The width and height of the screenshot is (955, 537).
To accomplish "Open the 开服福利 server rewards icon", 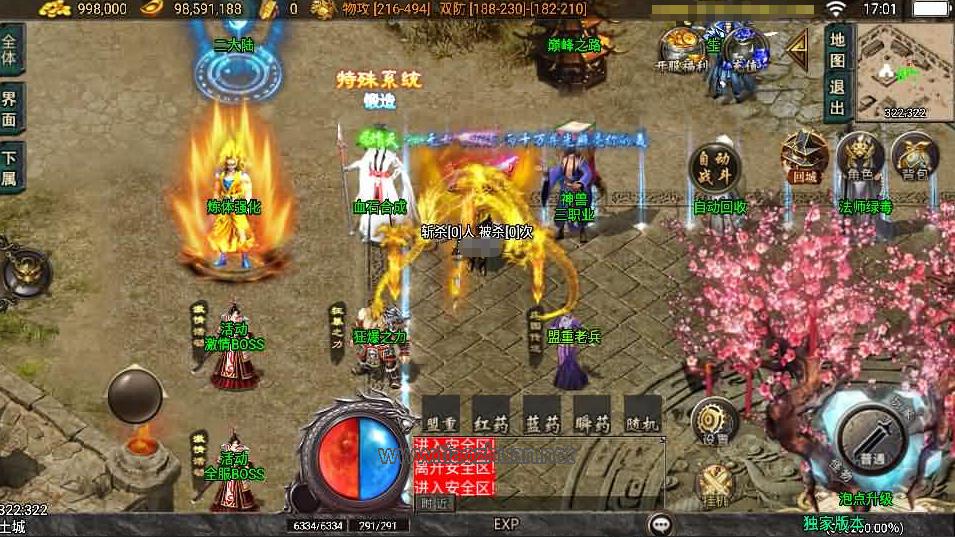I will (681, 50).
